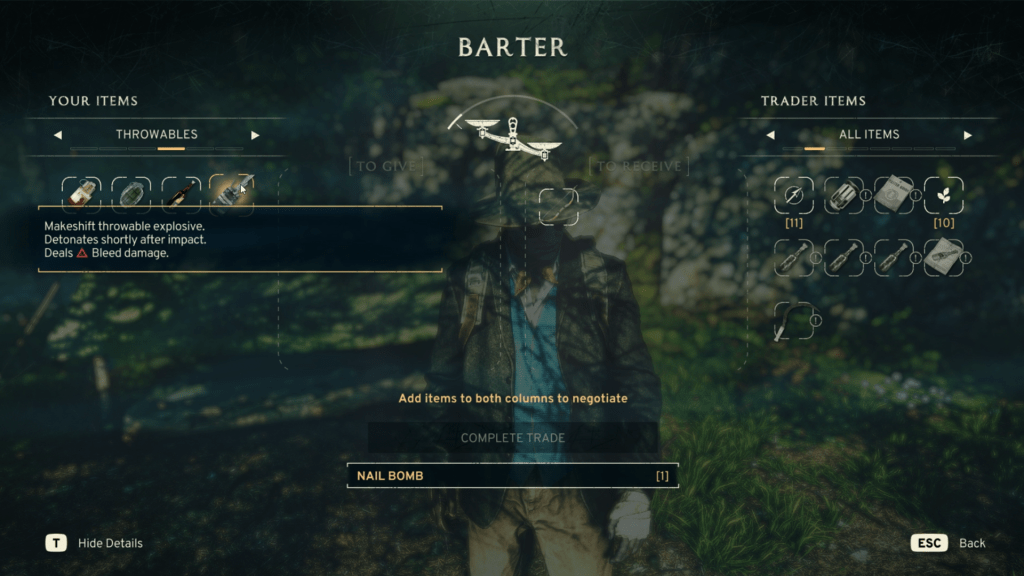This screenshot has width=1024, height=576.
Task: Choose the trader's metal canister item
Action: click(x=843, y=196)
